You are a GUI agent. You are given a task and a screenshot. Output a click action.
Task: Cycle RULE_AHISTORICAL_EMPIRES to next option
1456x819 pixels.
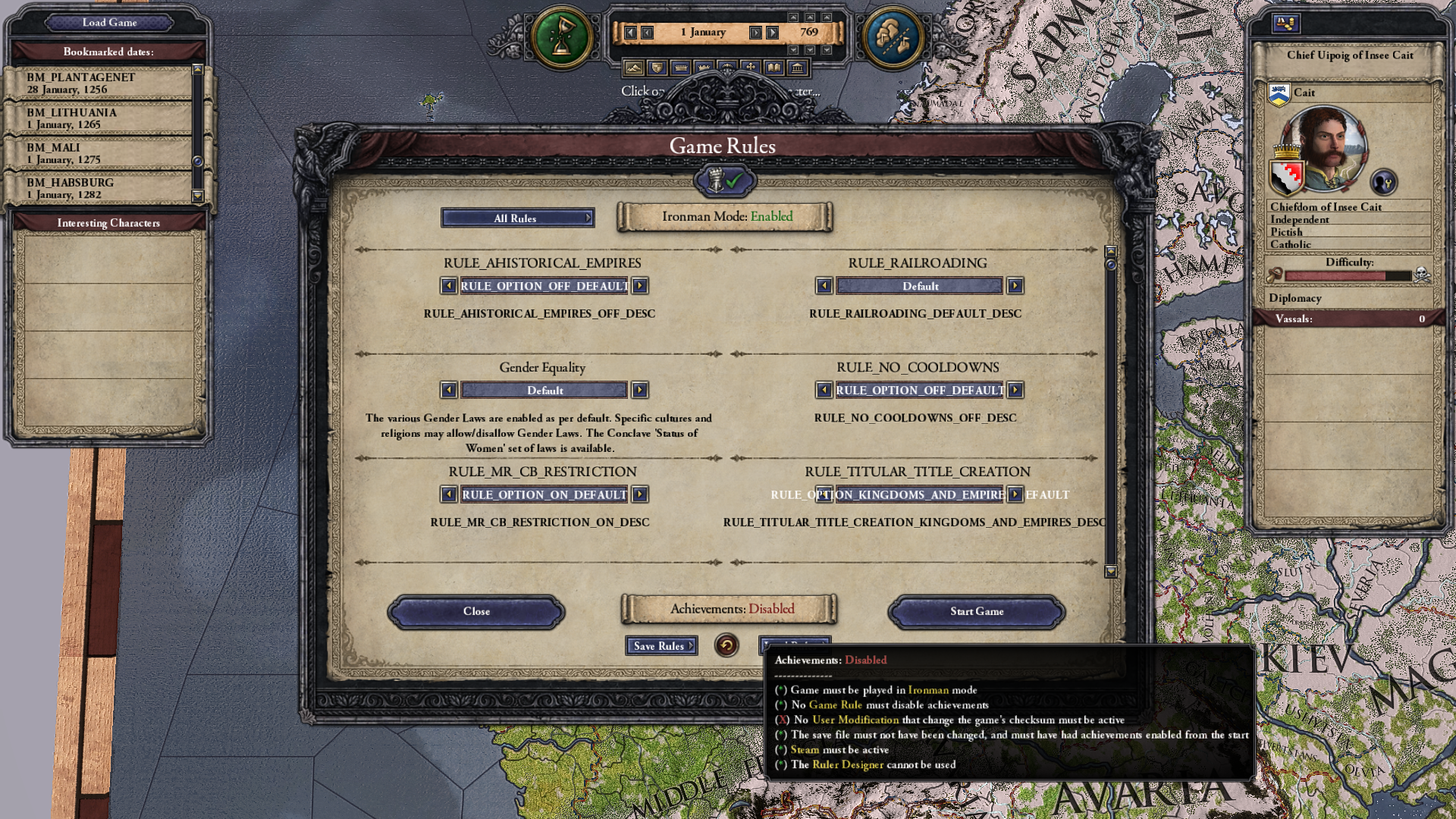tap(641, 286)
